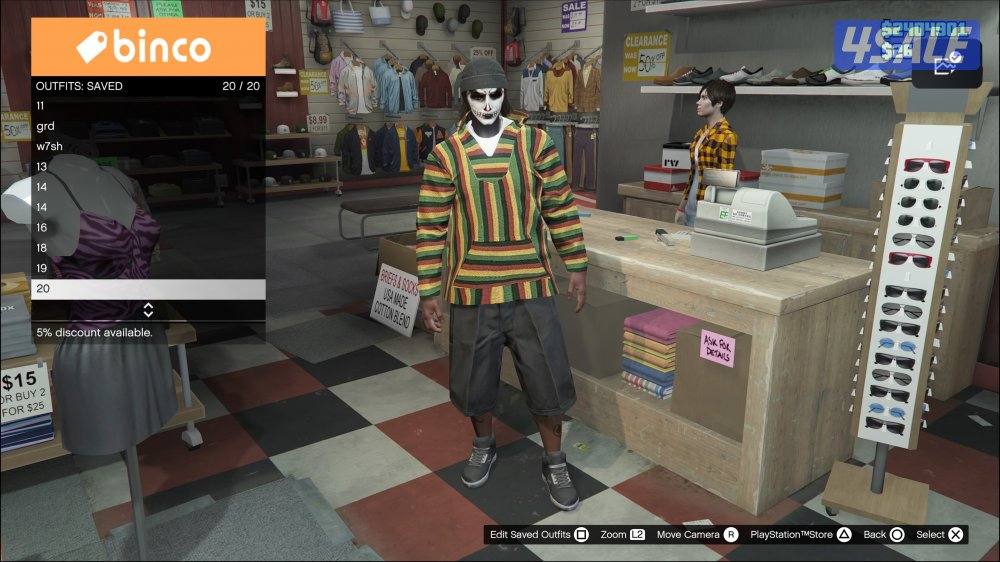Pick saved outfit 19

click(x=148, y=268)
